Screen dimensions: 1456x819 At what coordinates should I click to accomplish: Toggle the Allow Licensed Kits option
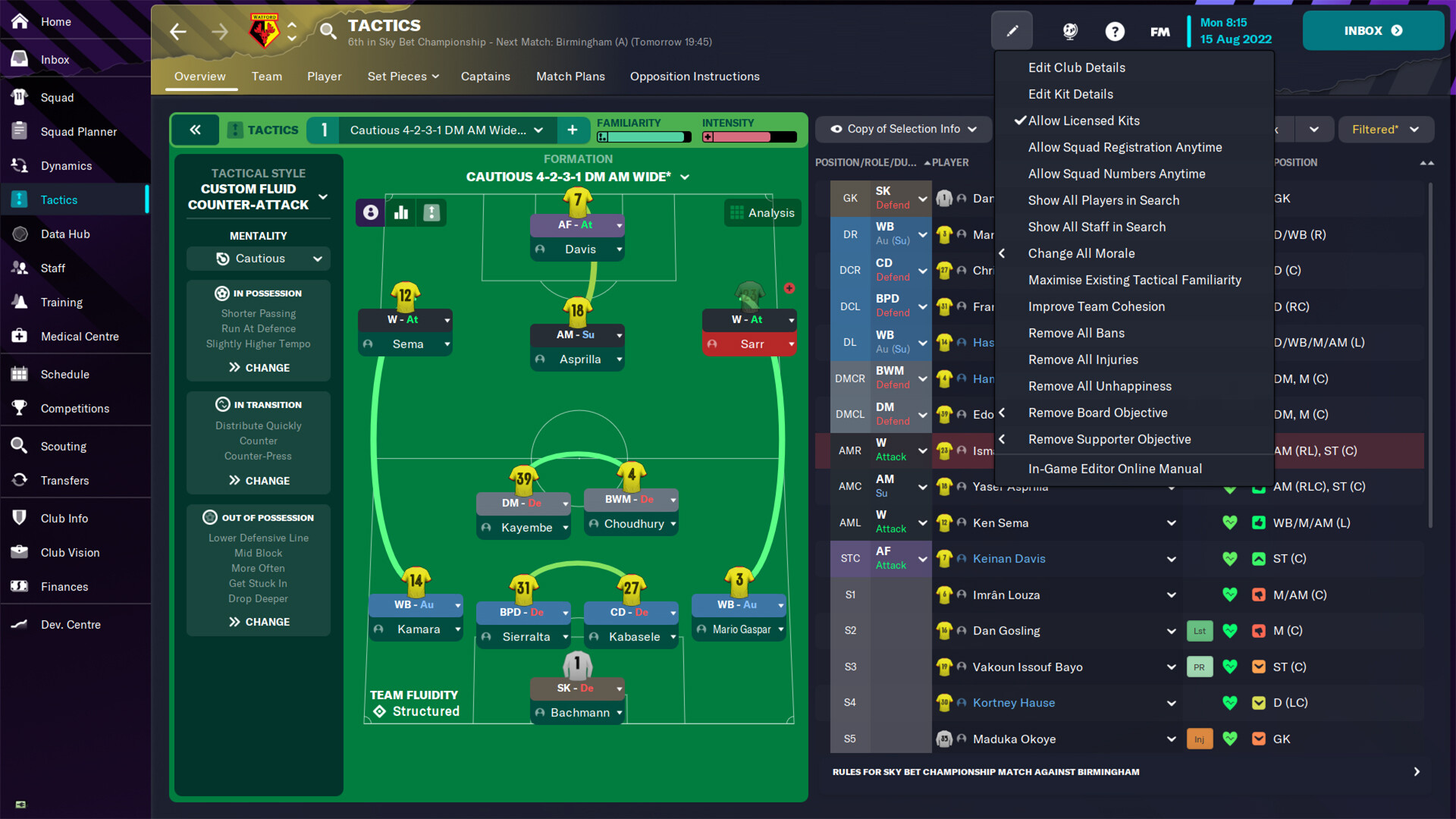[1082, 121]
